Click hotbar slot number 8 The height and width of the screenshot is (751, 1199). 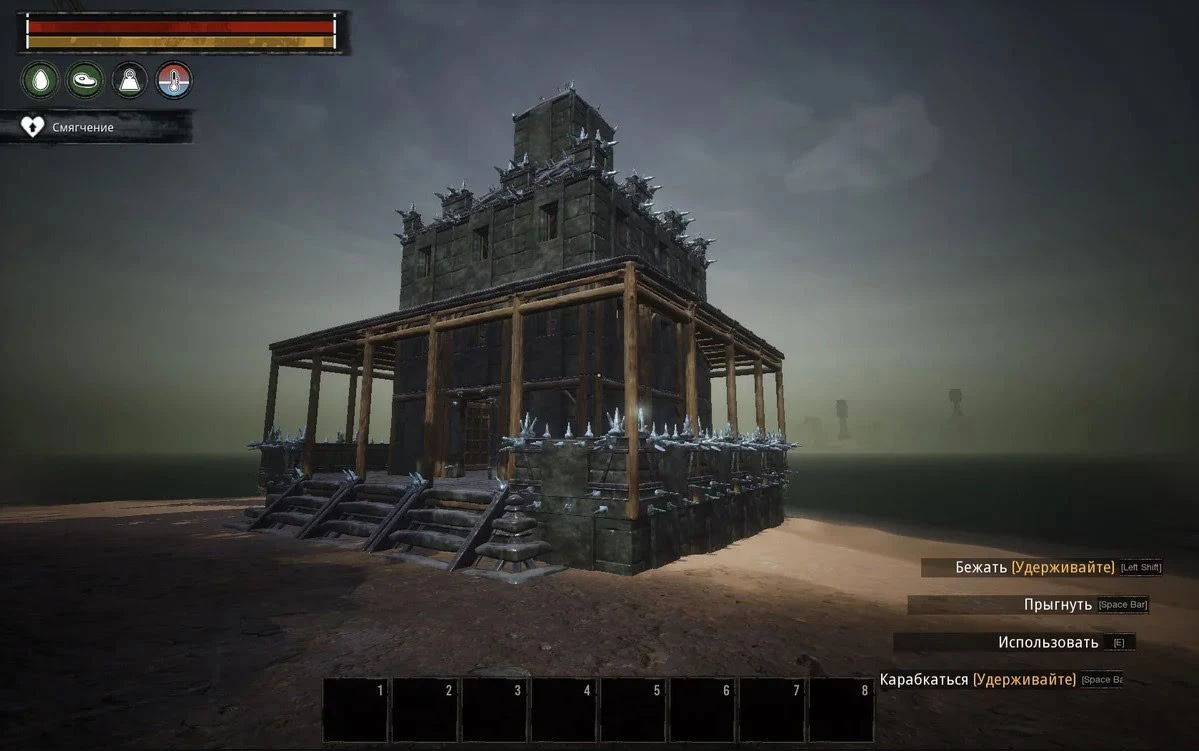click(841, 710)
